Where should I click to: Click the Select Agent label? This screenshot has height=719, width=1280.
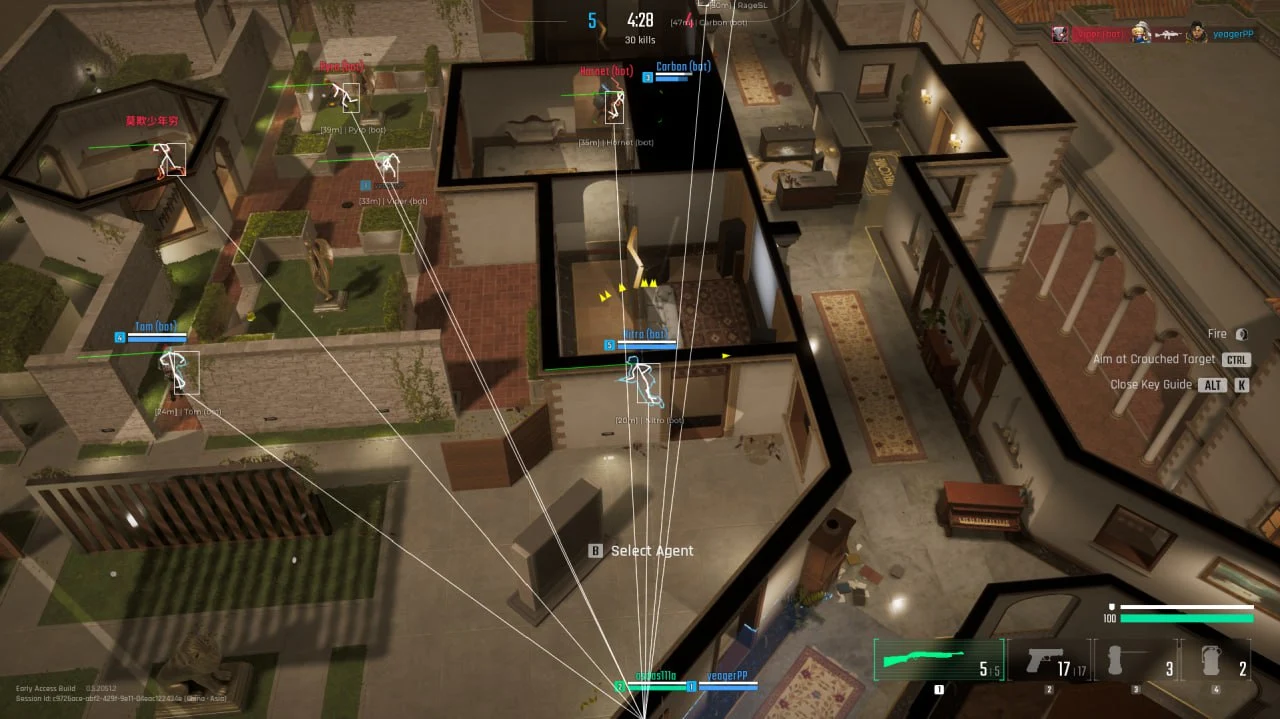[x=651, y=551]
